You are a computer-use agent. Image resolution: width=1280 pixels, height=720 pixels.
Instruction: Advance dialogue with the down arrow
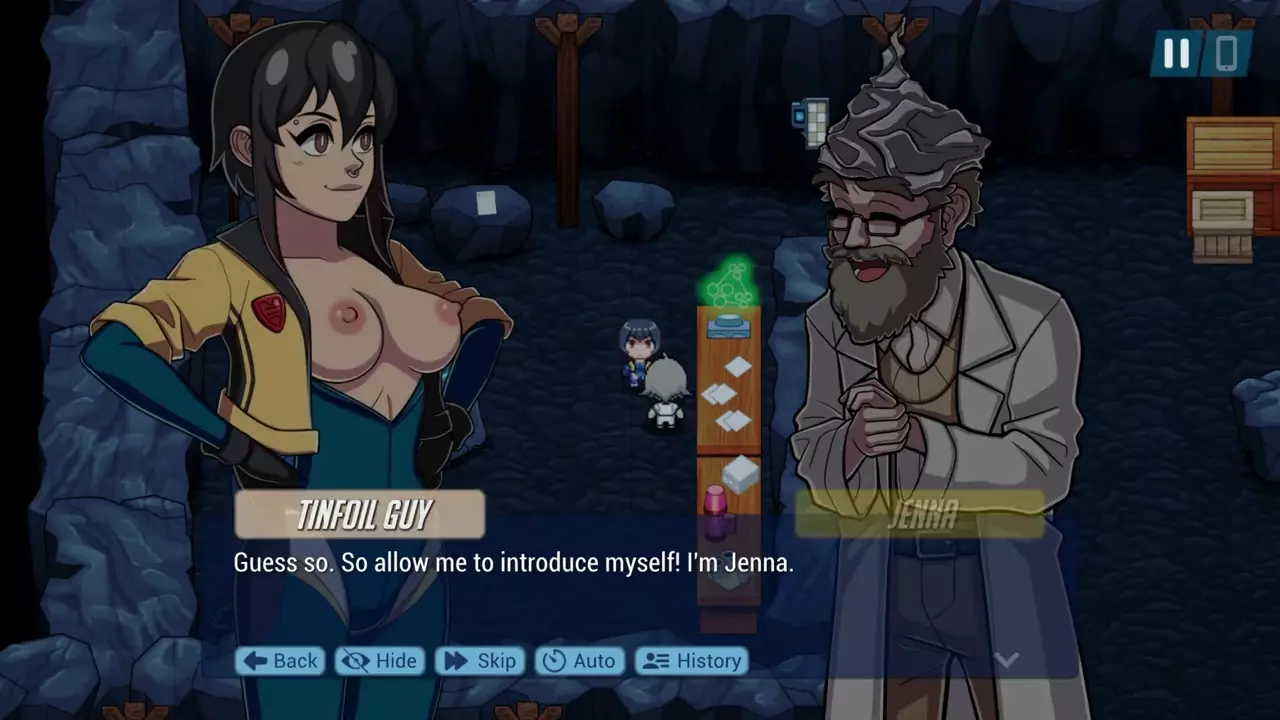pyautogui.click(x=1007, y=659)
